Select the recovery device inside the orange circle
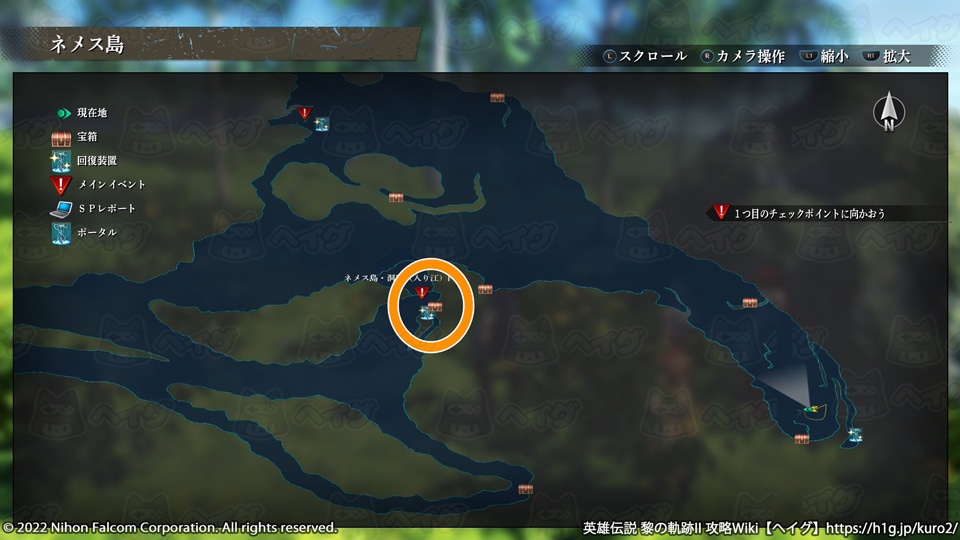Viewport: 960px width, 540px height. click(x=426, y=314)
